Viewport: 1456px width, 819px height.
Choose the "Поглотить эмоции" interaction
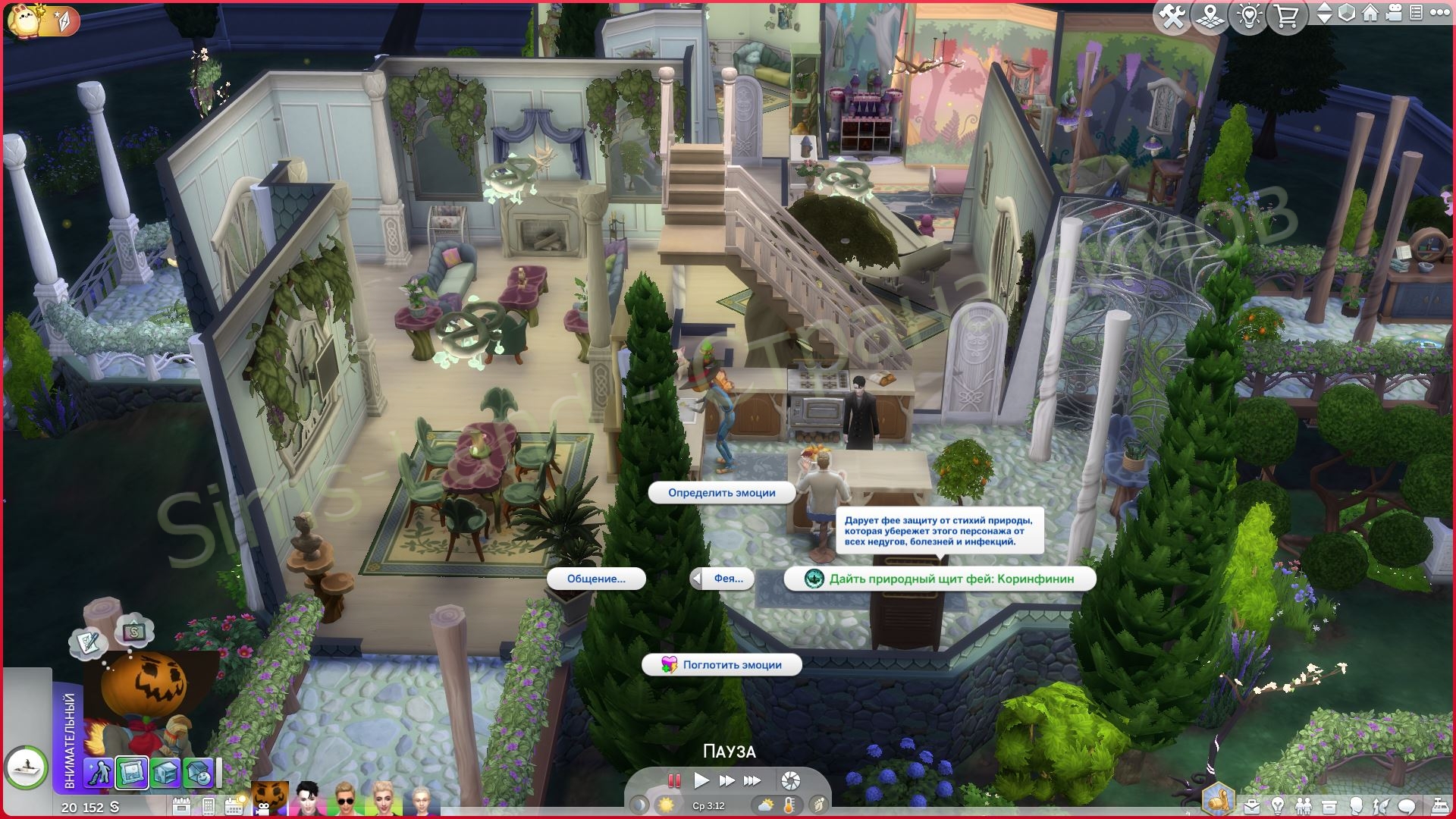pos(722,665)
